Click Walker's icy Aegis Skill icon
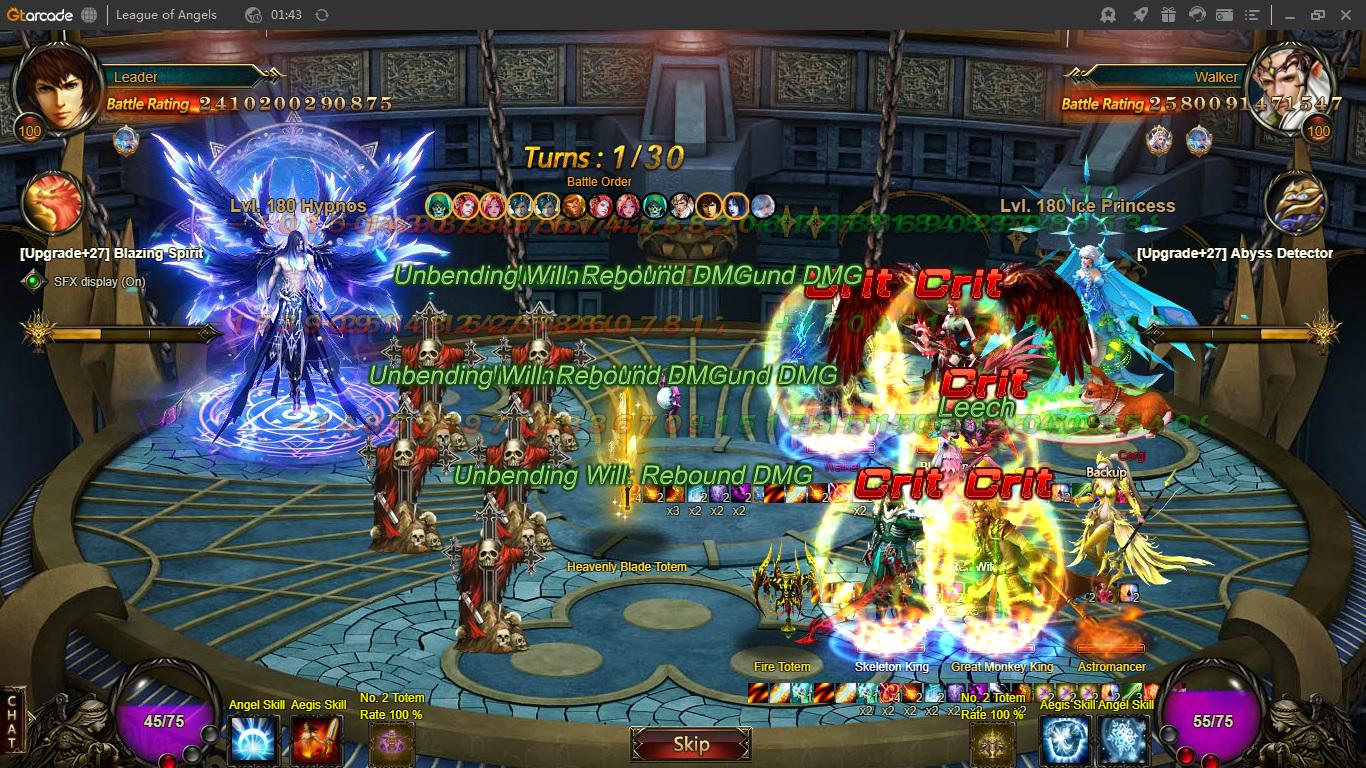Image resolution: width=1366 pixels, height=768 pixels. (1064, 741)
